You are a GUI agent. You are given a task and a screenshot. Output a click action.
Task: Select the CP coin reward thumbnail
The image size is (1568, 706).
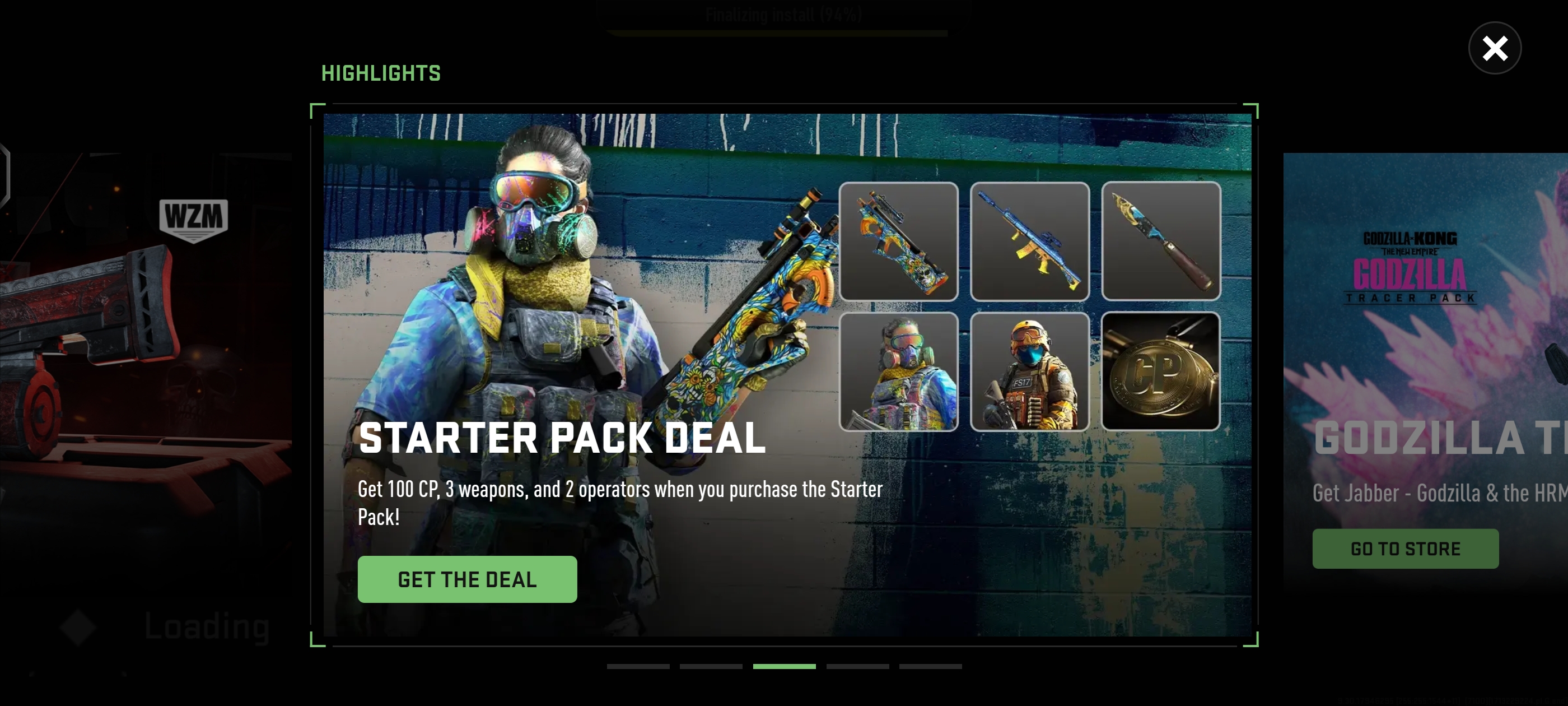(1161, 371)
